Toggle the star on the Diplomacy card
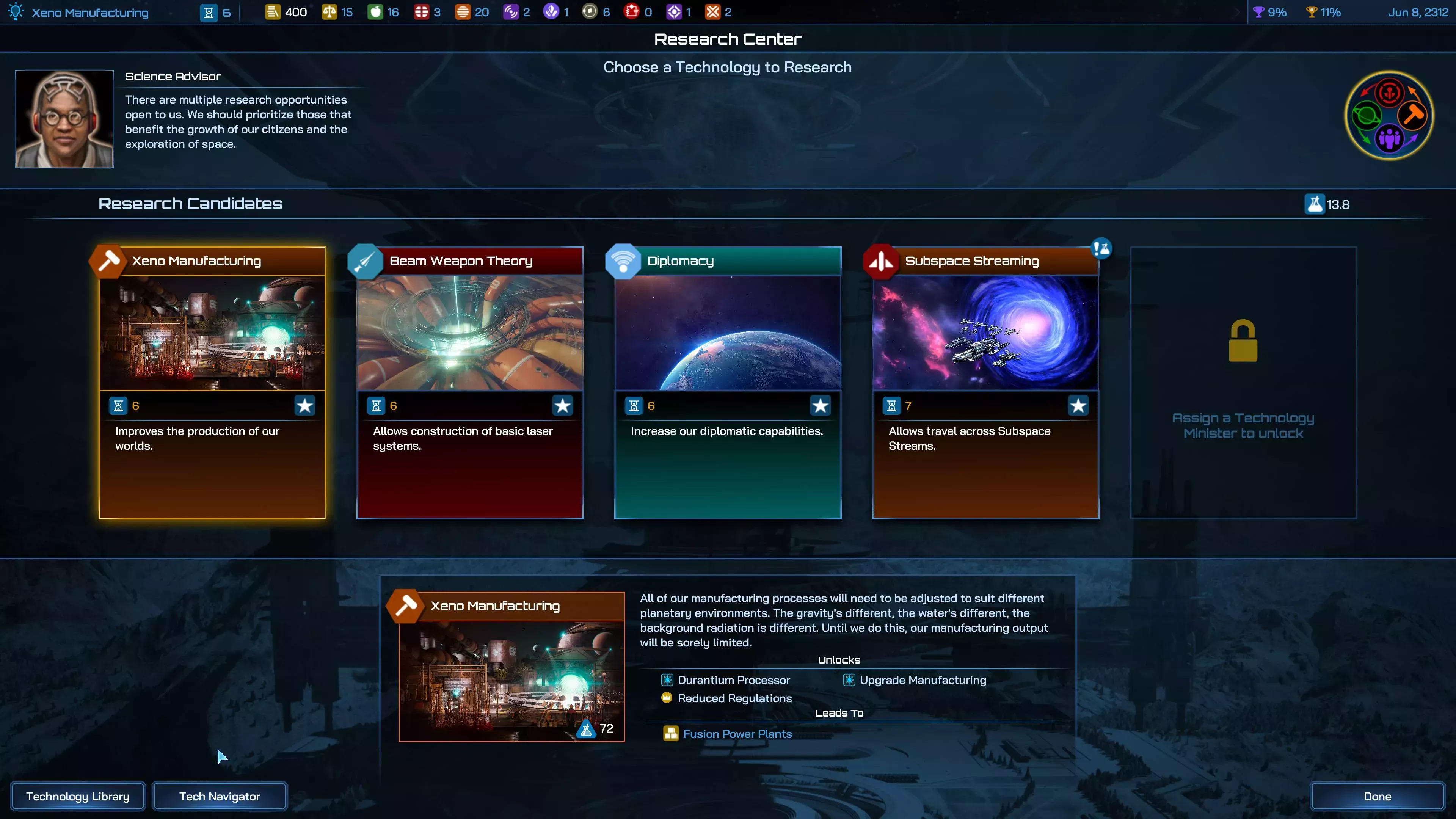The image size is (1456, 819). (x=820, y=405)
